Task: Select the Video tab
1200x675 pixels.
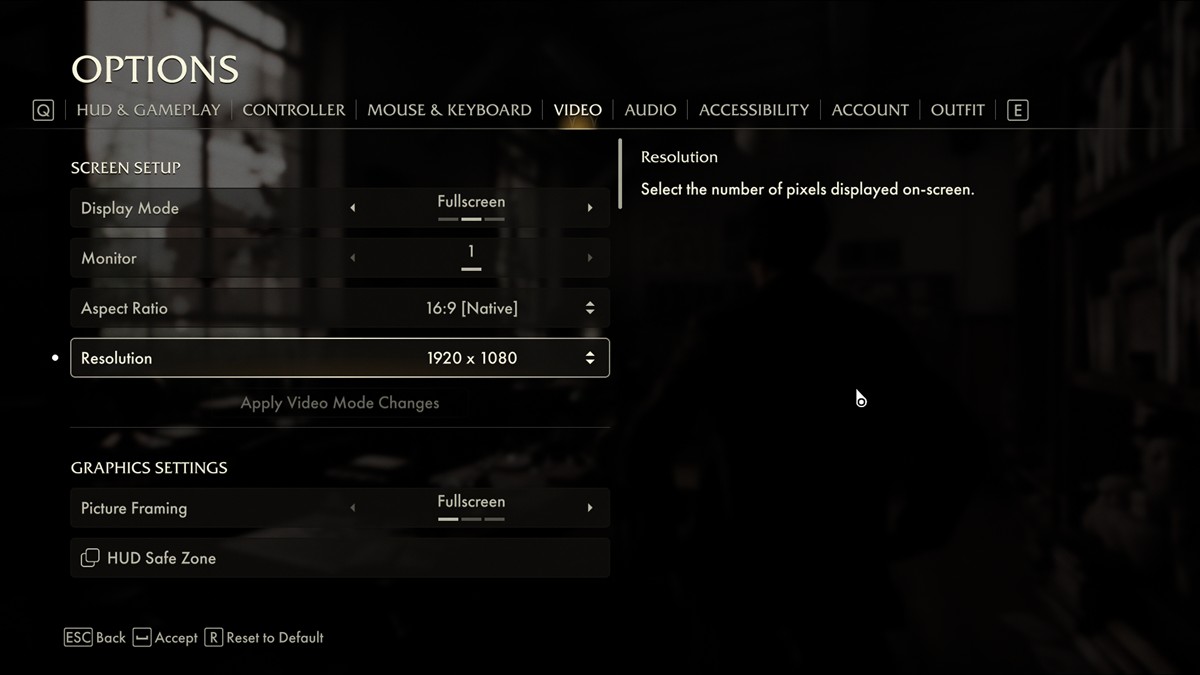Action: coord(578,110)
